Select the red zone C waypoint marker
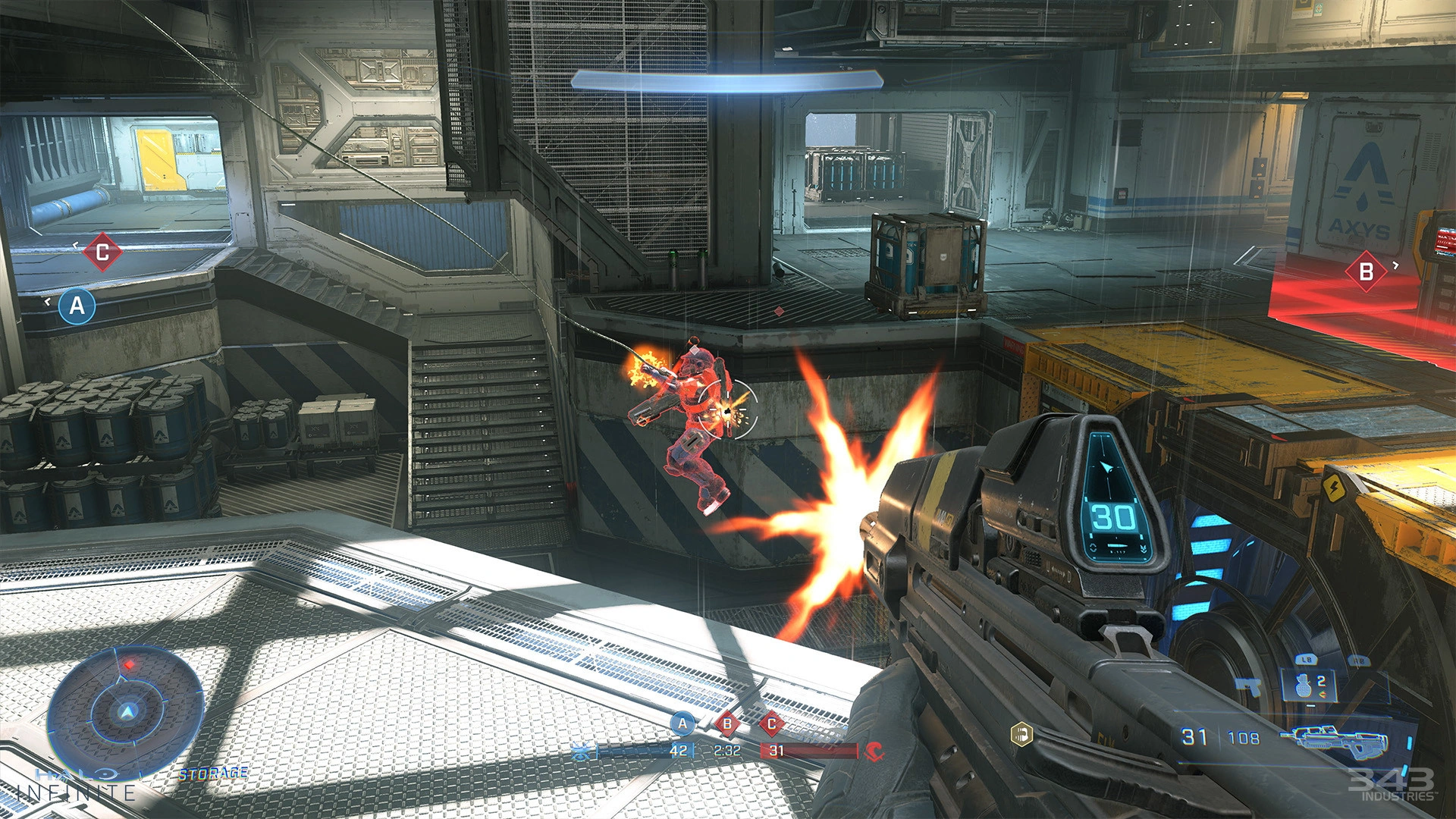Viewport: 1456px width, 819px height. (x=102, y=252)
